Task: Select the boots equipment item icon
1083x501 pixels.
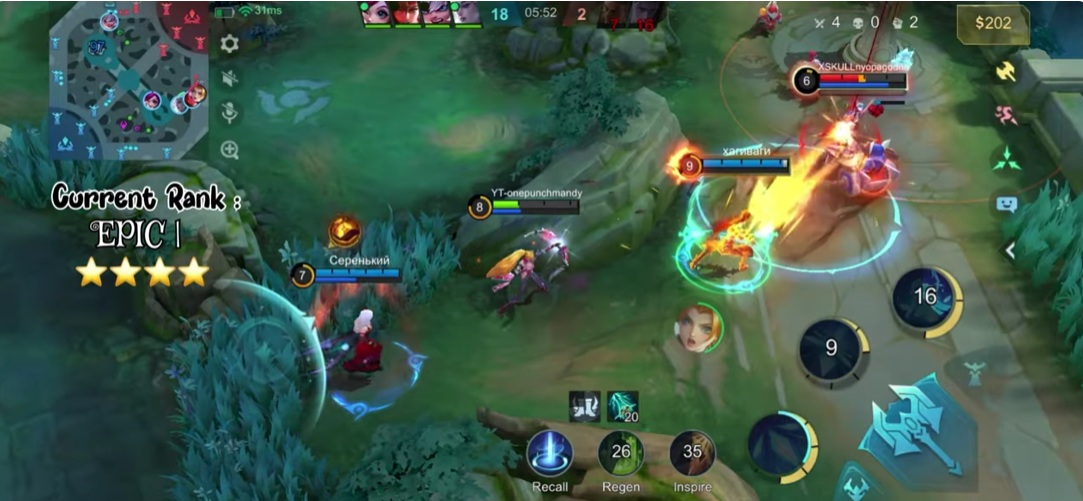Action: [x=584, y=406]
